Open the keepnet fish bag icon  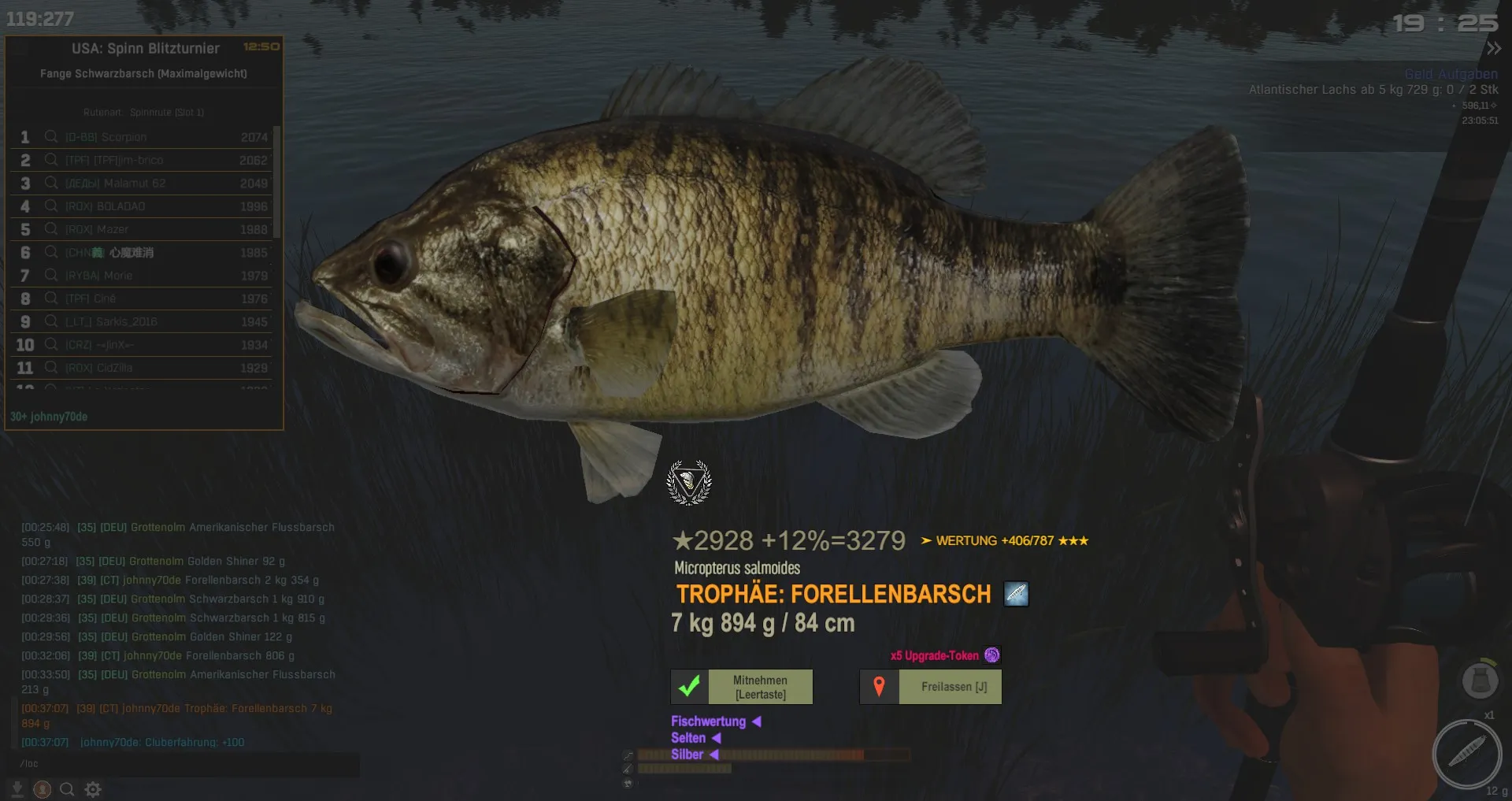click(1480, 680)
